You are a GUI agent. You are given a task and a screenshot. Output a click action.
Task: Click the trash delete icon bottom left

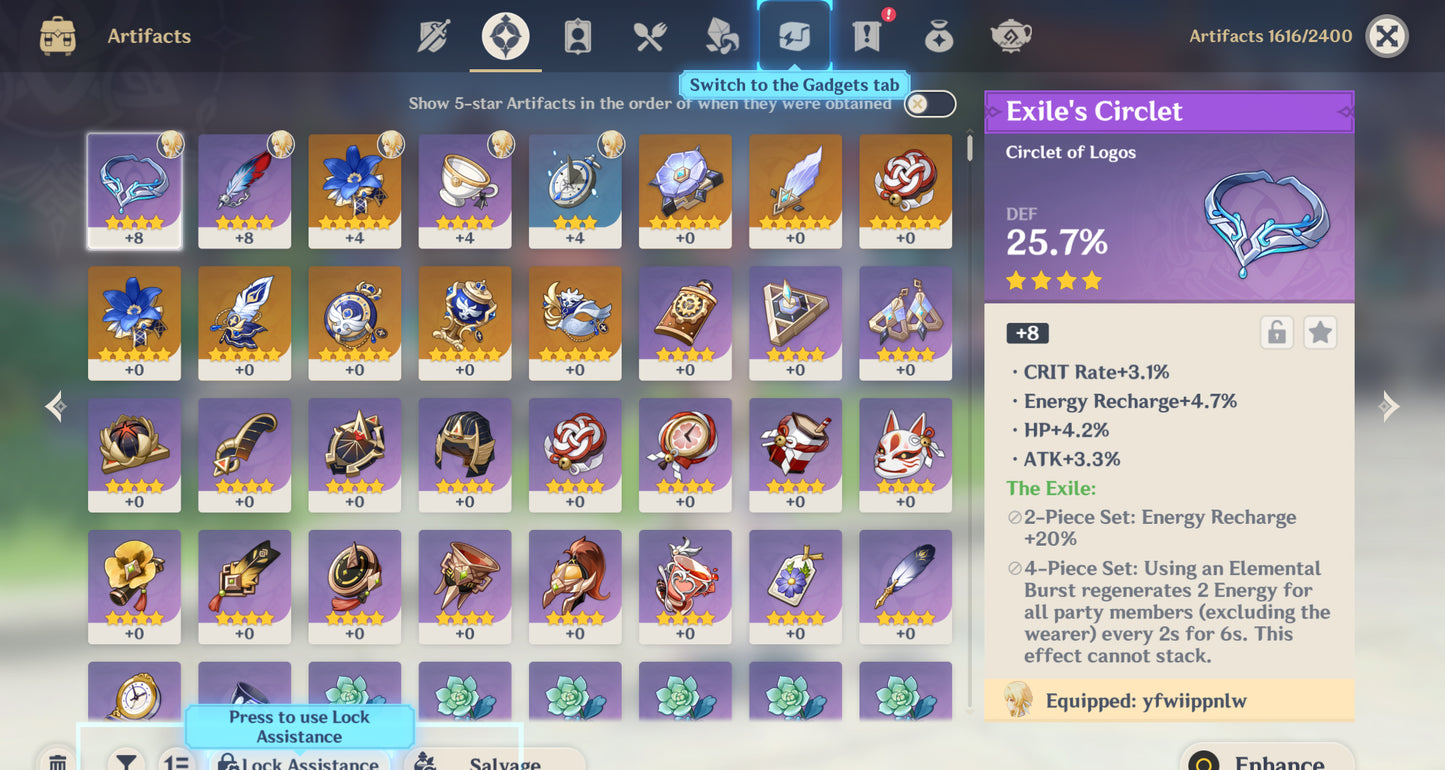click(57, 760)
